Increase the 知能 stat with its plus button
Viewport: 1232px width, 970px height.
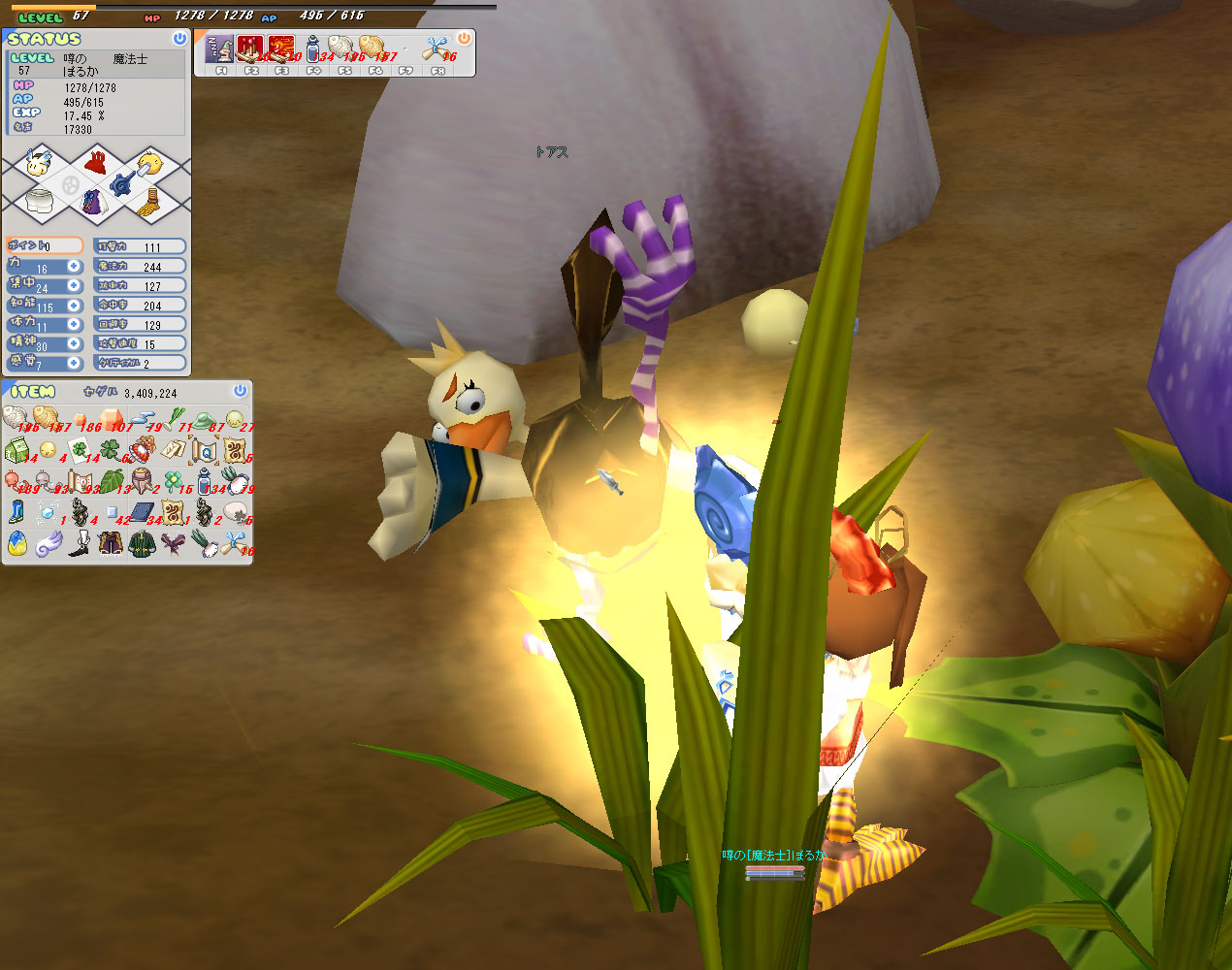pos(74,306)
